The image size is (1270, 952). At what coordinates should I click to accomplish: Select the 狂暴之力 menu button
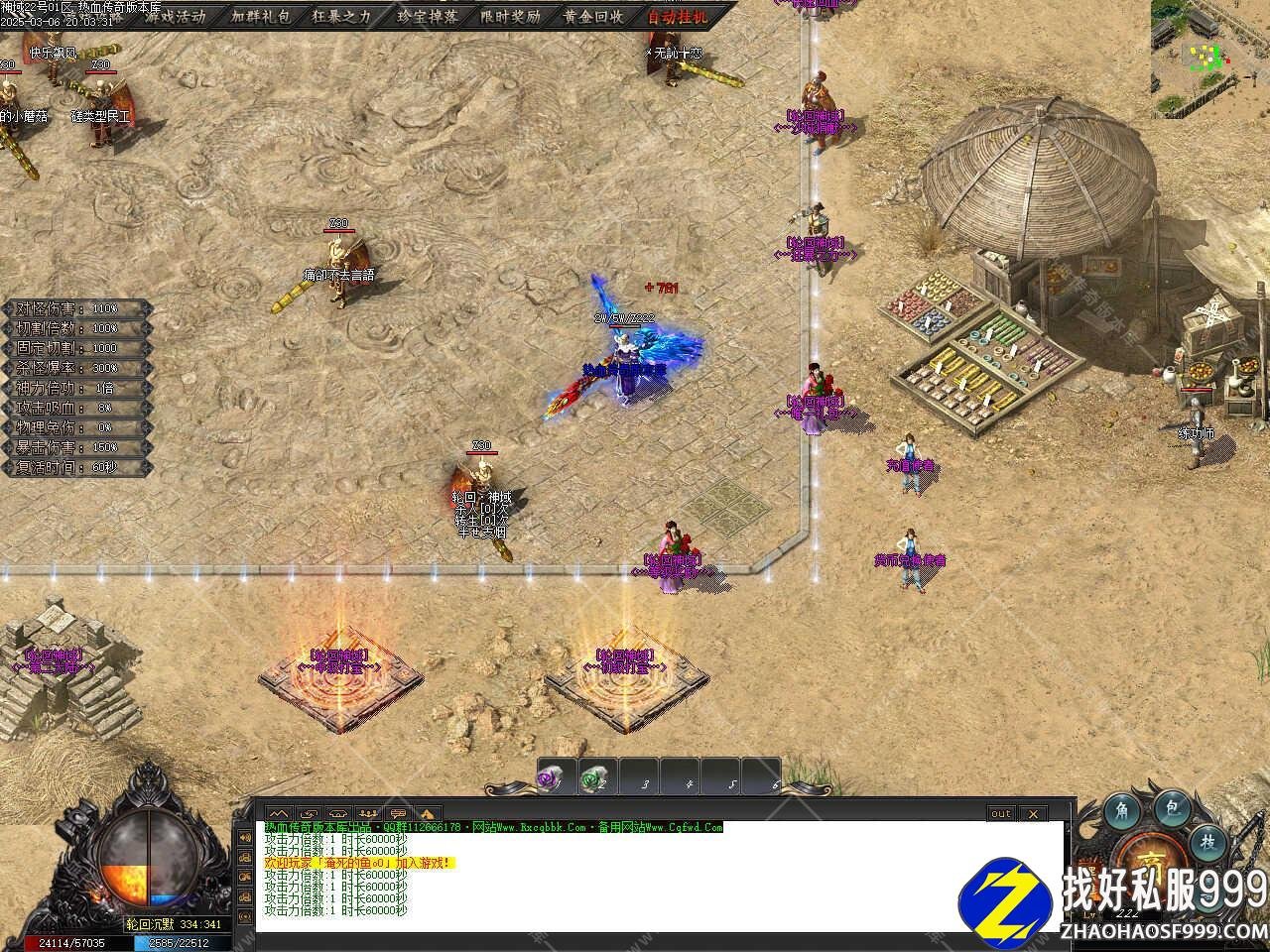pyautogui.click(x=341, y=17)
